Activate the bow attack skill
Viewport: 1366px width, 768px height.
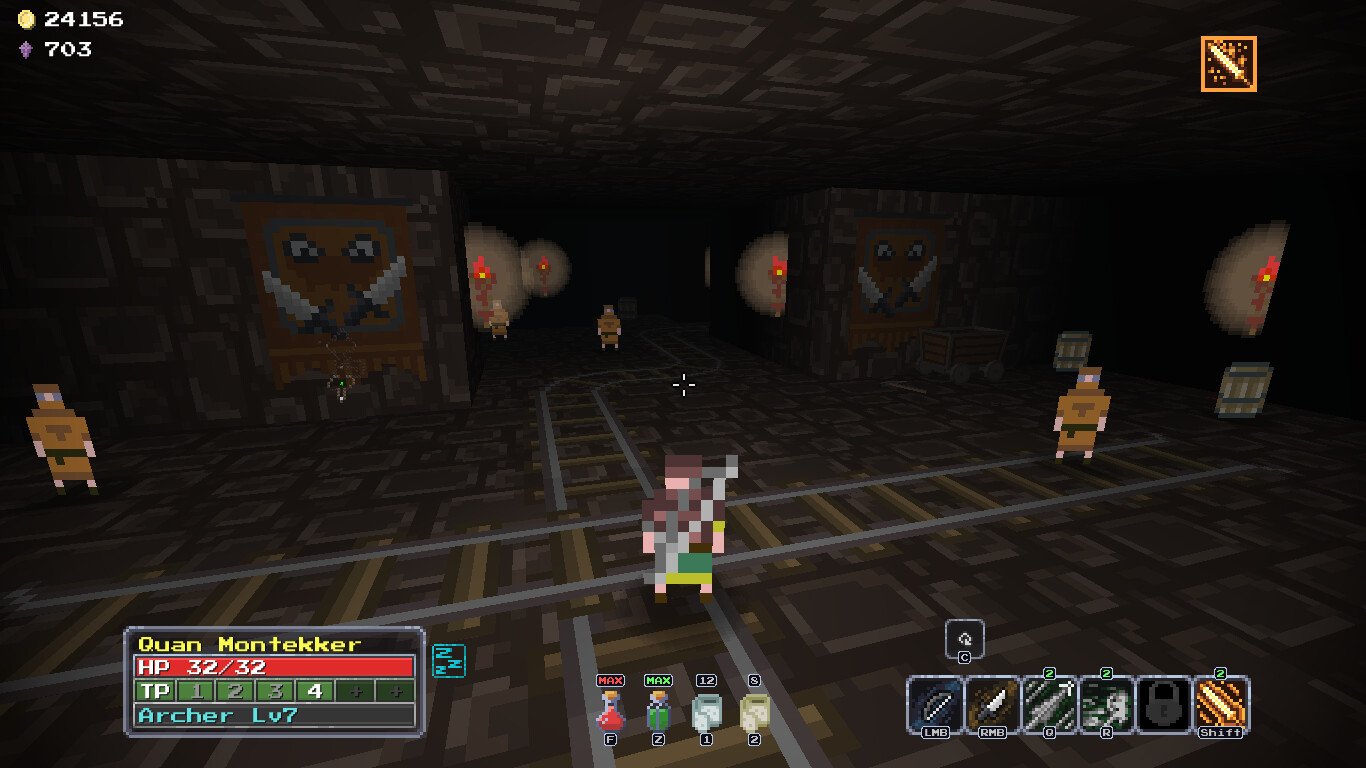pyautogui.click(x=936, y=704)
